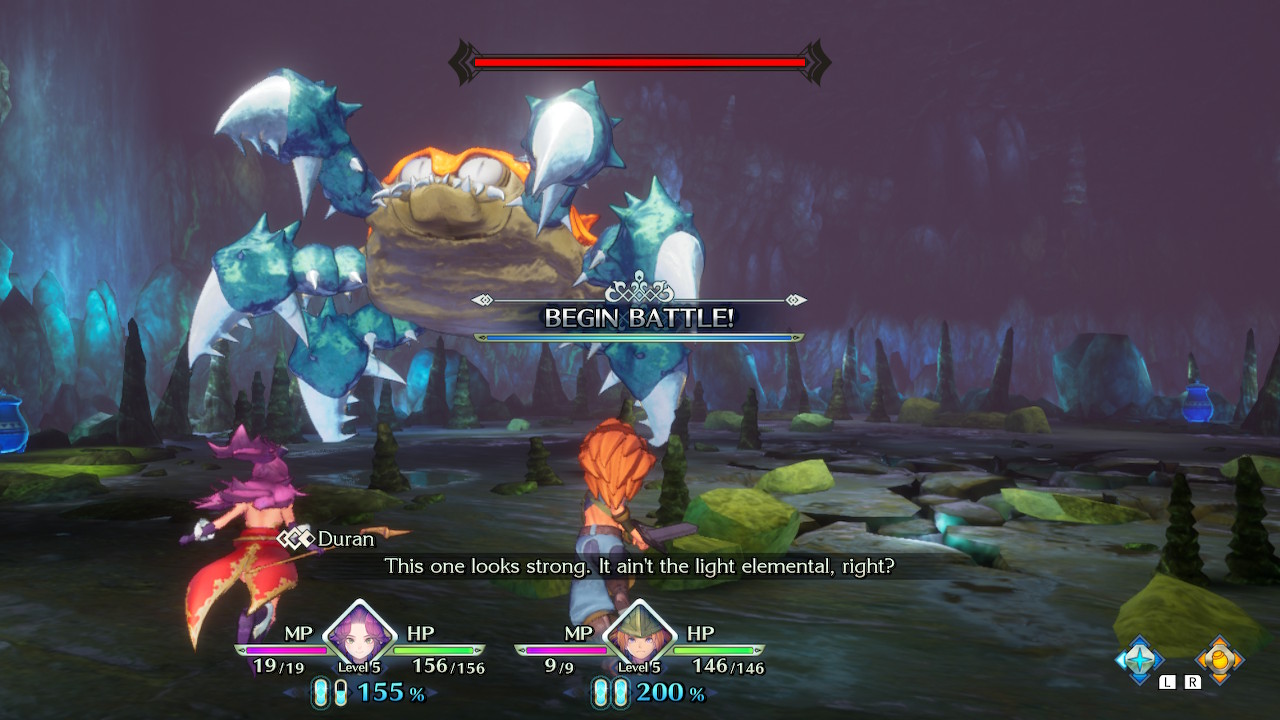1280x720 pixels.
Task: Switch to Duran's orange-haired portrait
Action: click(639, 634)
